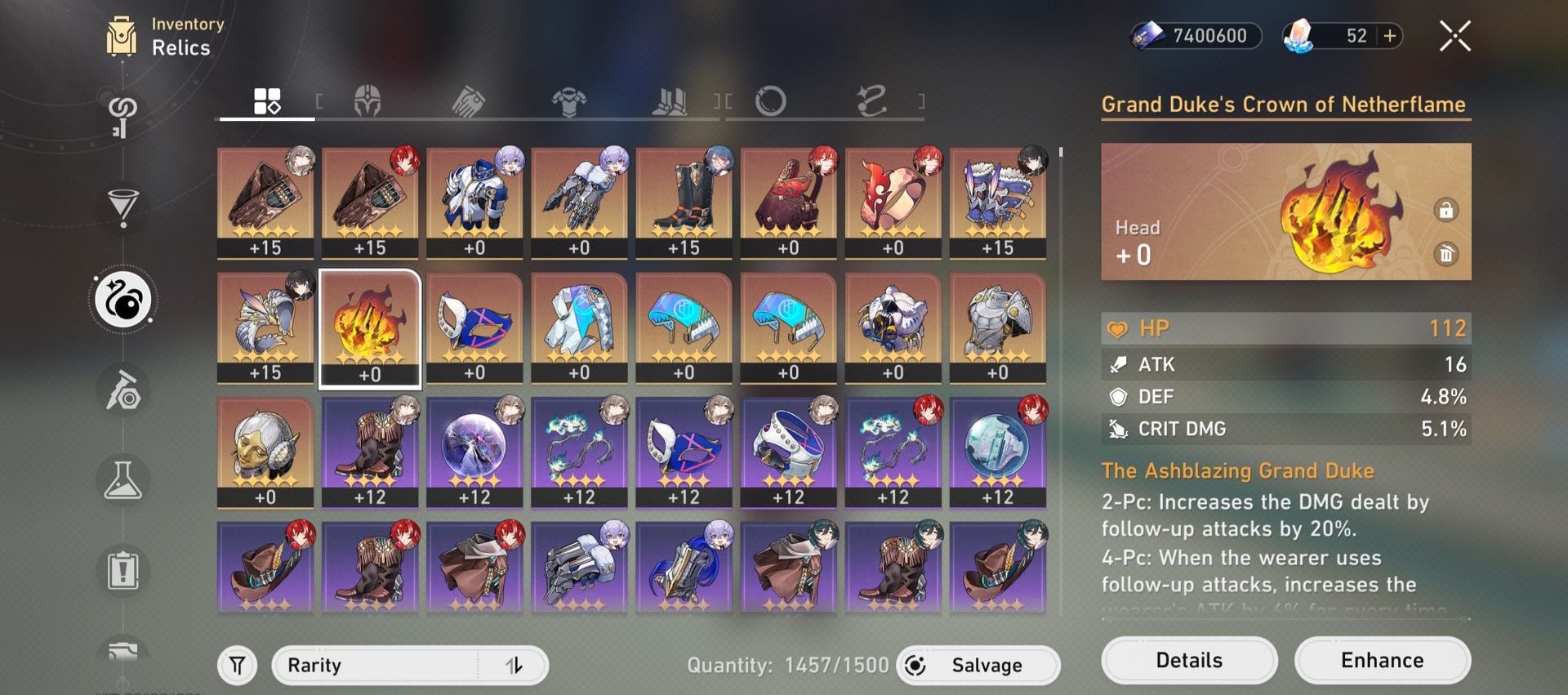
Task: Open Details for the selected crown
Action: tap(1189, 660)
